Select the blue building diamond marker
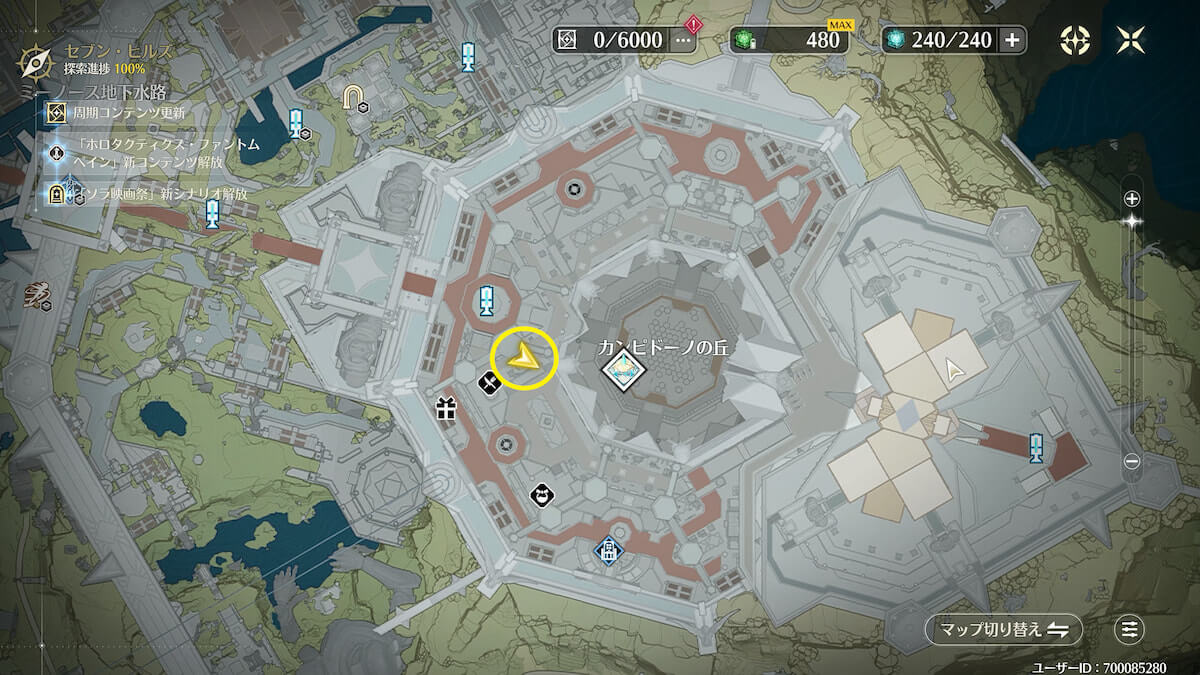Image resolution: width=1200 pixels, height=675 pixels. (x=607, y=549)
